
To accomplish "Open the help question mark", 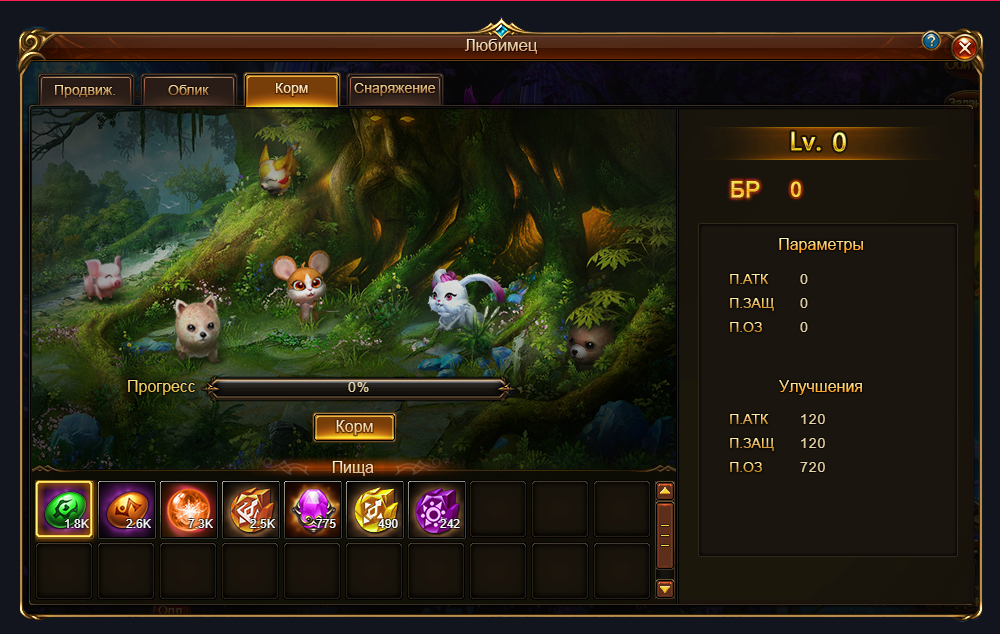I will point(931,41).
